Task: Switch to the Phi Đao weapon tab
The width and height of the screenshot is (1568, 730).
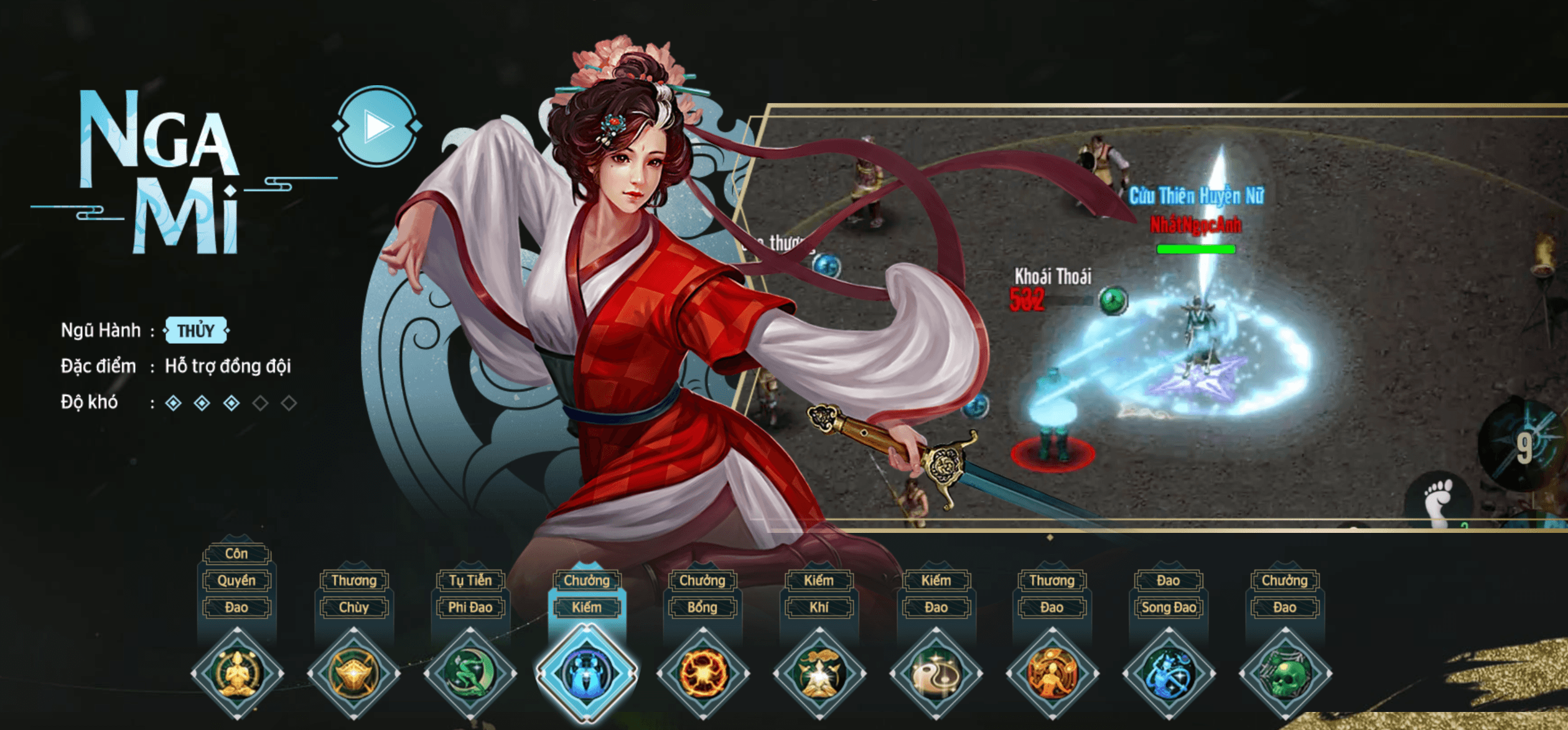Action: 471,608
